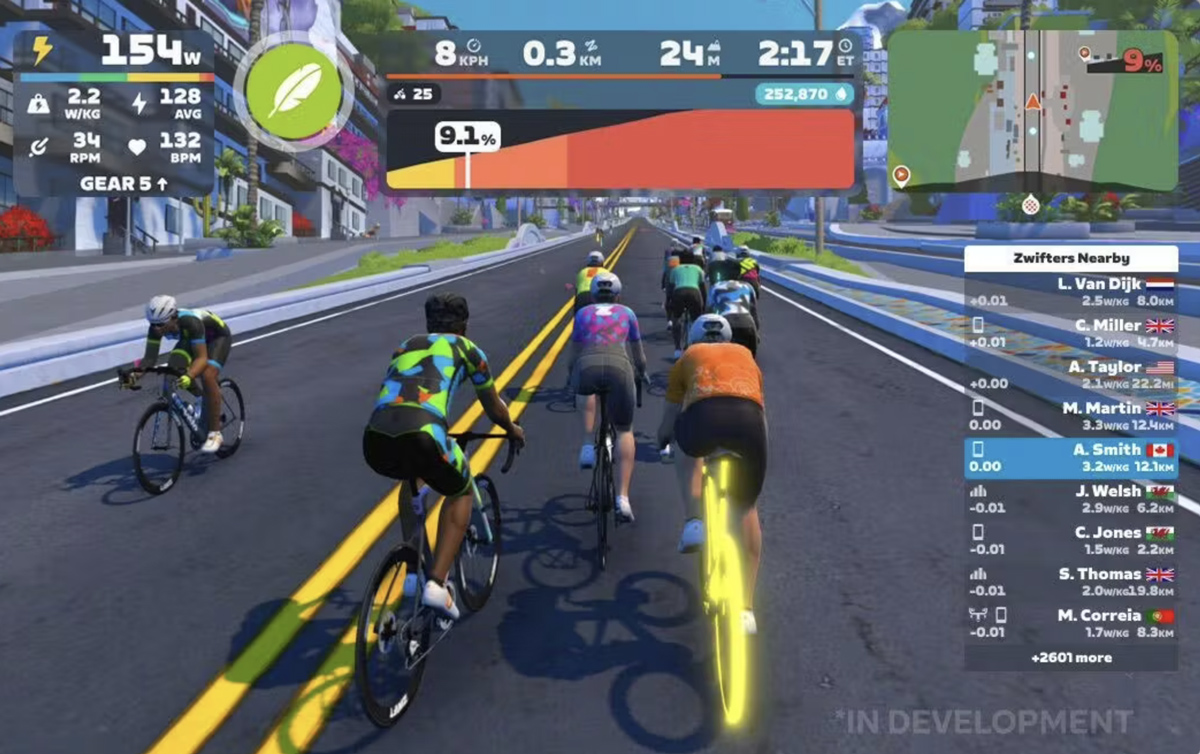Expand the +2601 more riders entry
This screenshot has width=1200, height=754.
(x=1071, y=658)
